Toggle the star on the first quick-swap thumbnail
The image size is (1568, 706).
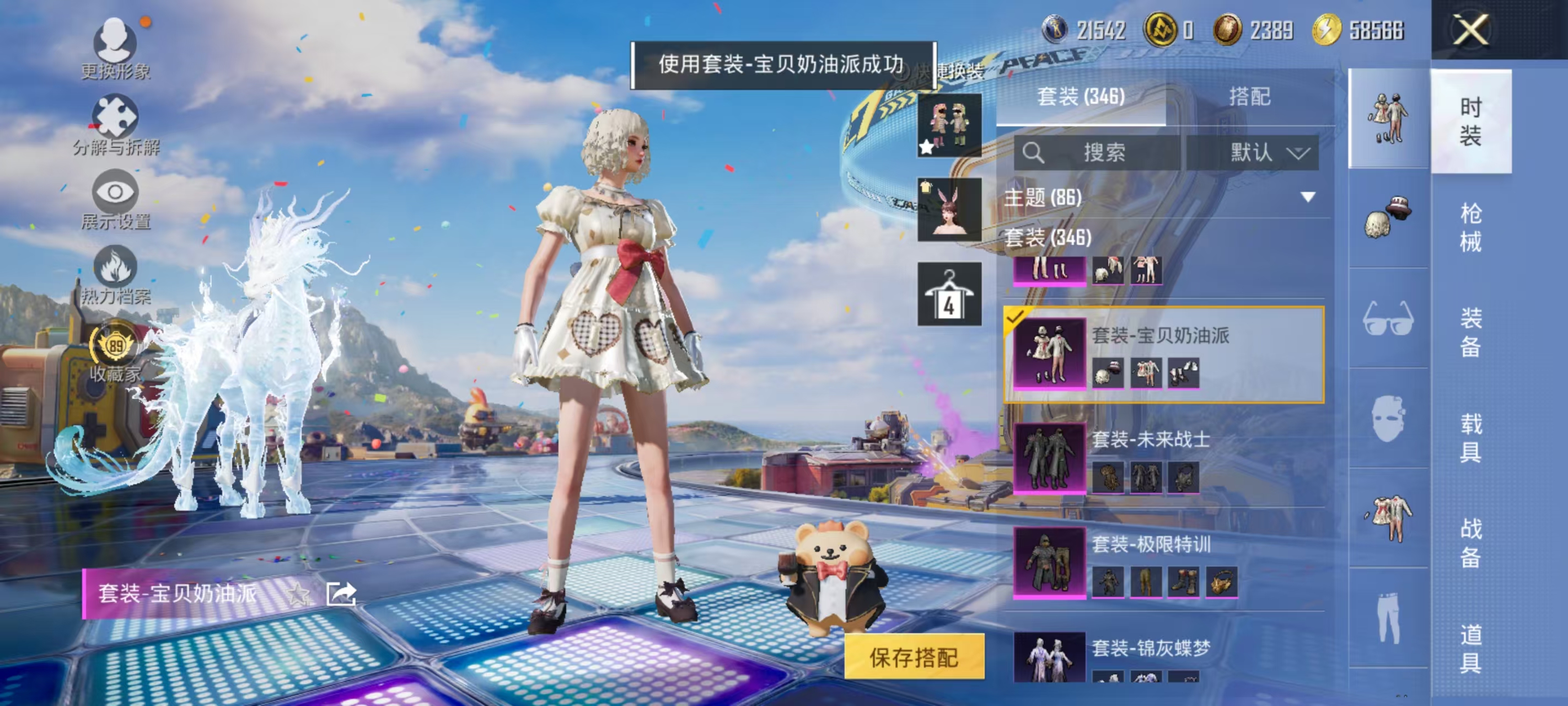925,145
